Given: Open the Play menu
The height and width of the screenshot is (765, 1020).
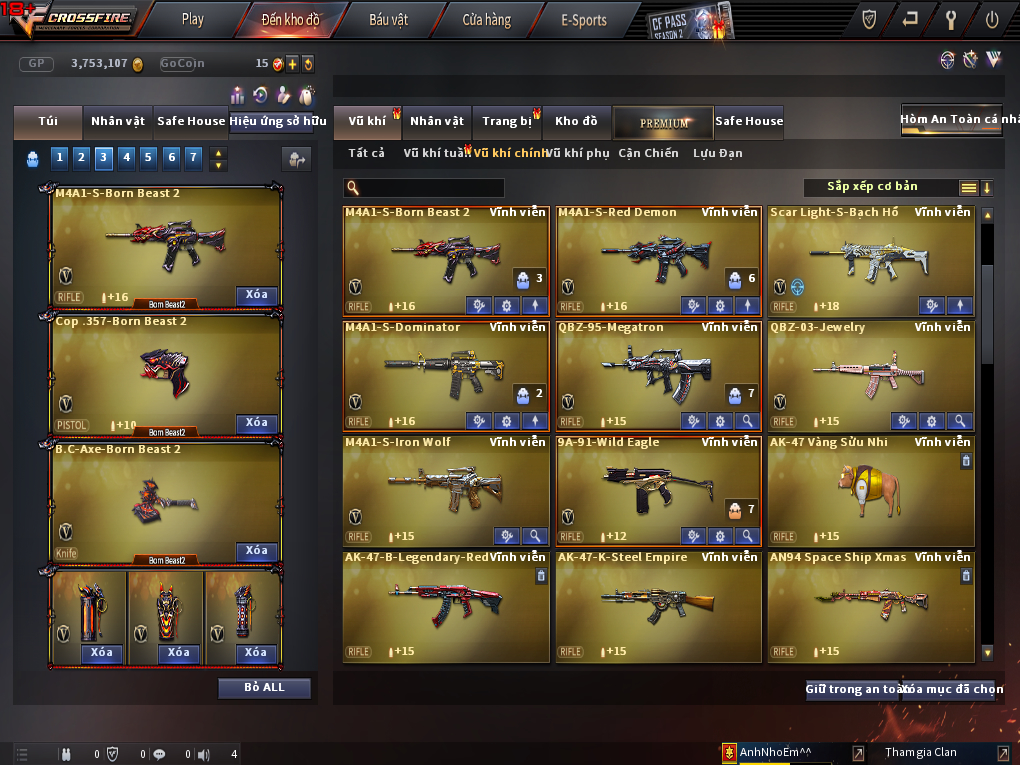Looking at the screenshot, I should pyautogui.click(x=193, y=19).
